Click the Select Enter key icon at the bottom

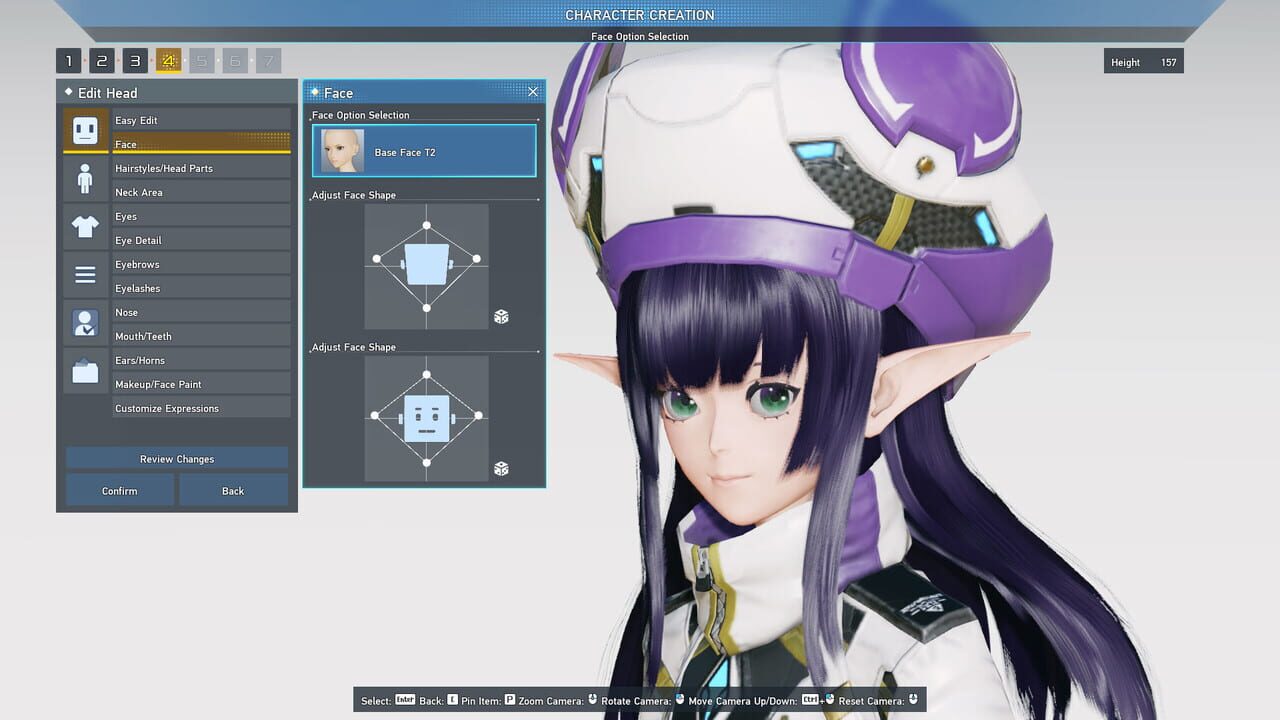406,700
